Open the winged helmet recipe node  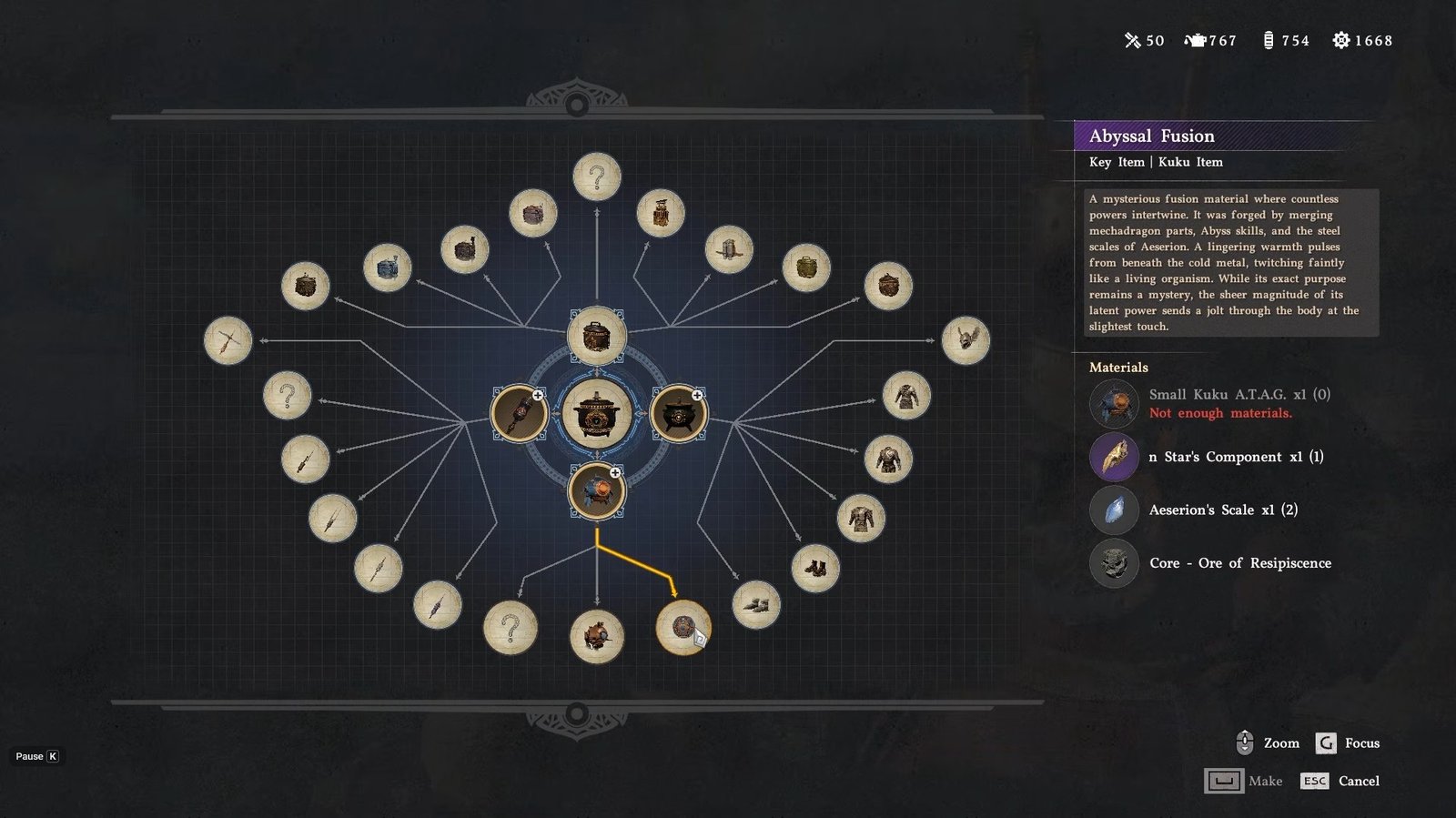point(966,340)
